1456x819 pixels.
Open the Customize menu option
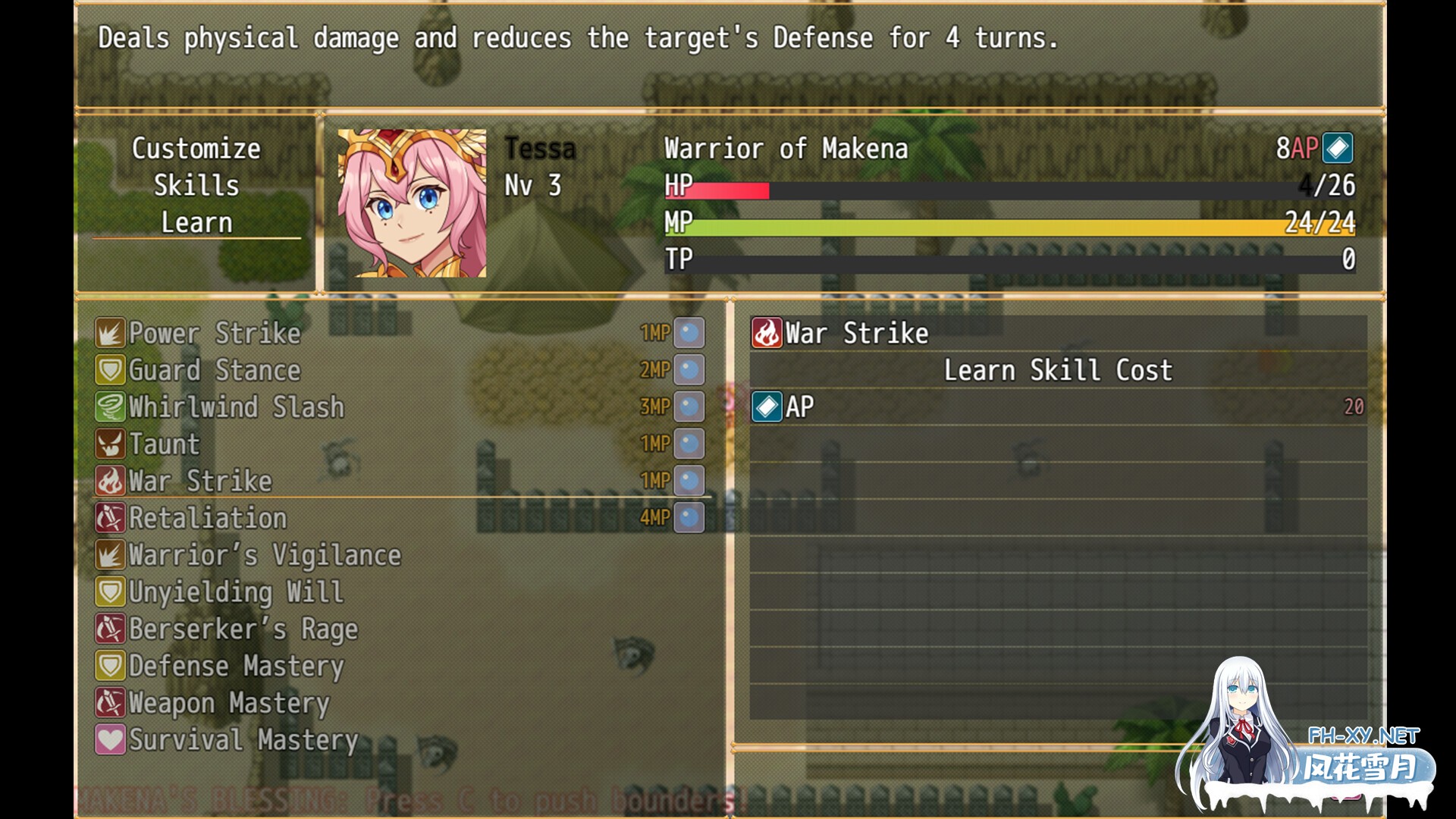(196, 149)
